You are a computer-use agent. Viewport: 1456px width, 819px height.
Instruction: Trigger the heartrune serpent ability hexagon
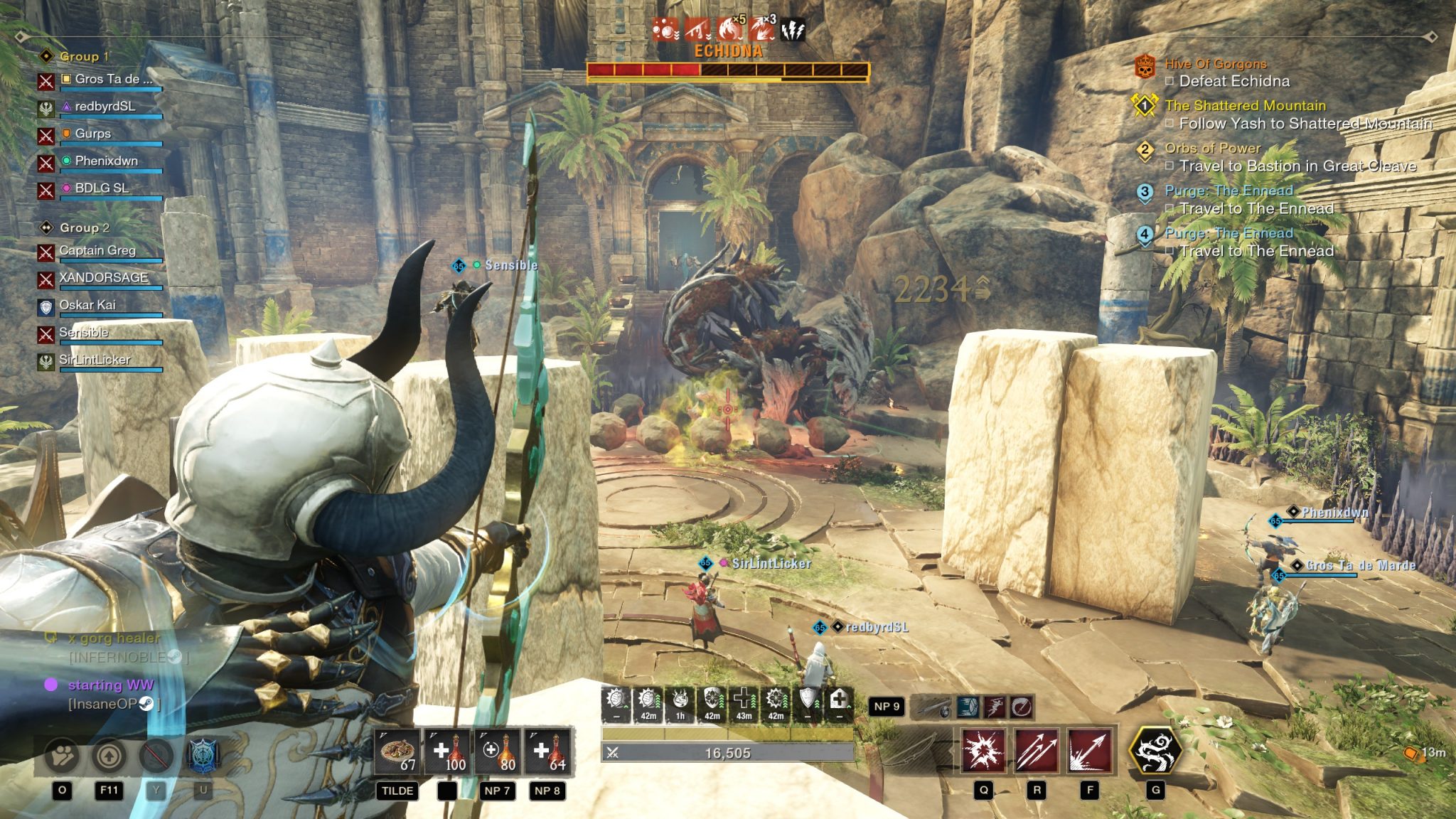point(1155,751)
